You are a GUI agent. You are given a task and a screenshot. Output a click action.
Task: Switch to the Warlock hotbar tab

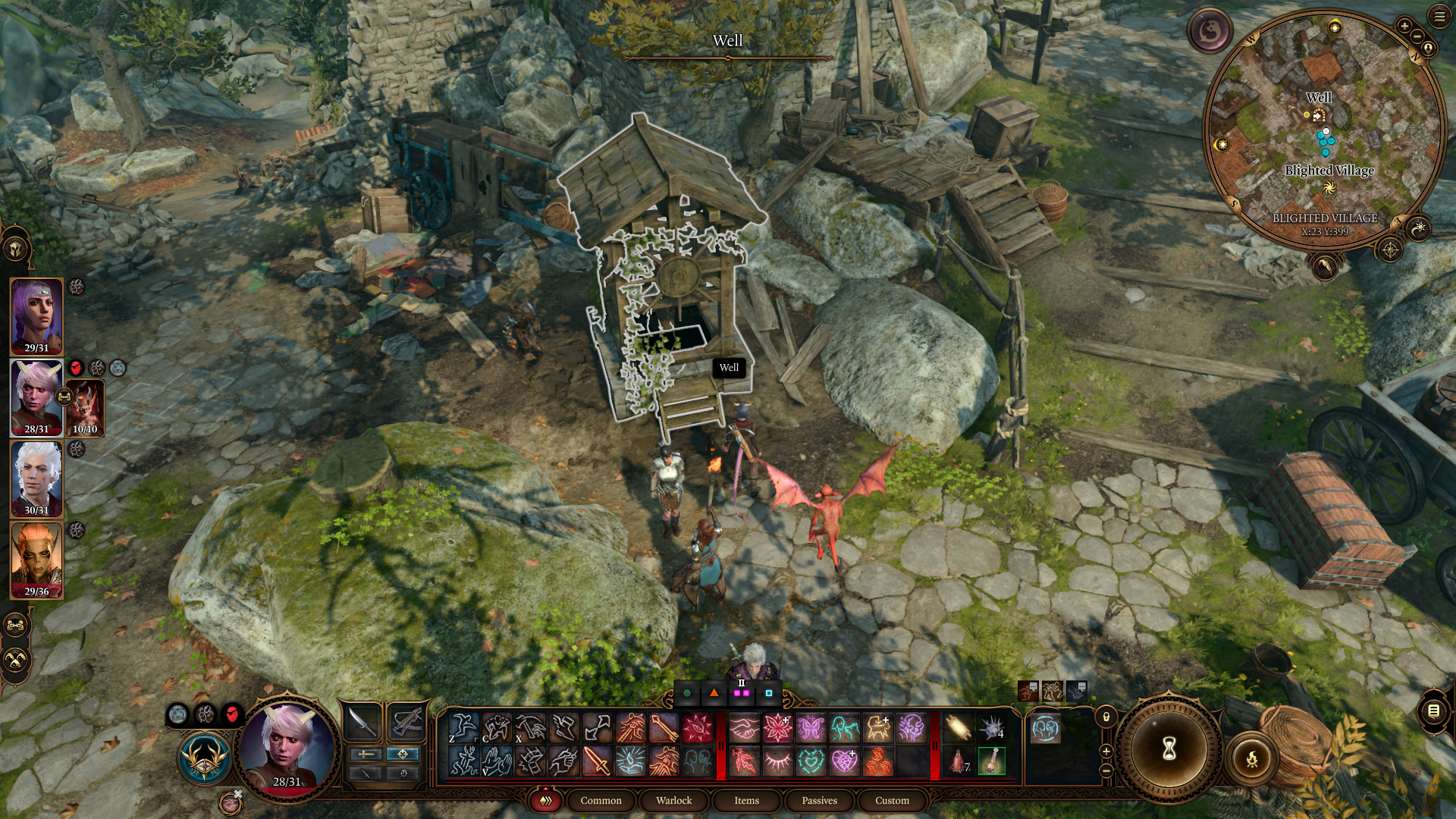coord(673,800)
